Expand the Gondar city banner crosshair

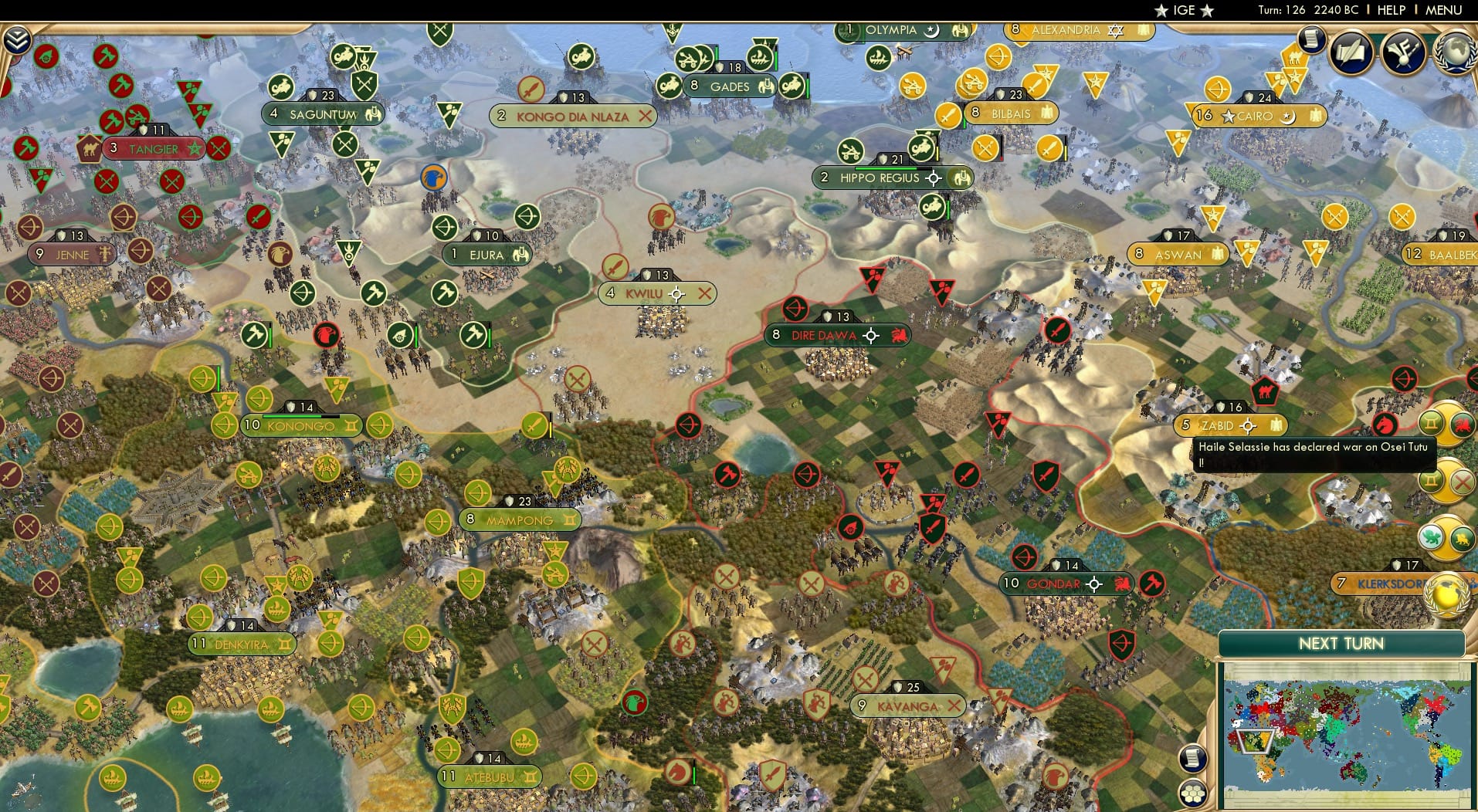[x=1093, y=584]
